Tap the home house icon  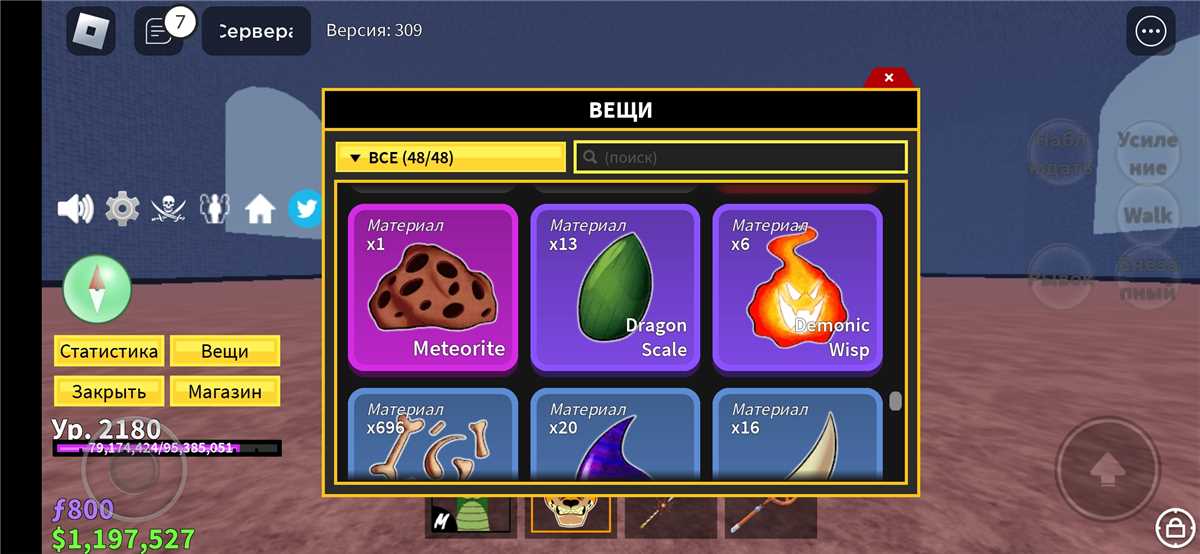pyautogui.click(x=260, y=209)
